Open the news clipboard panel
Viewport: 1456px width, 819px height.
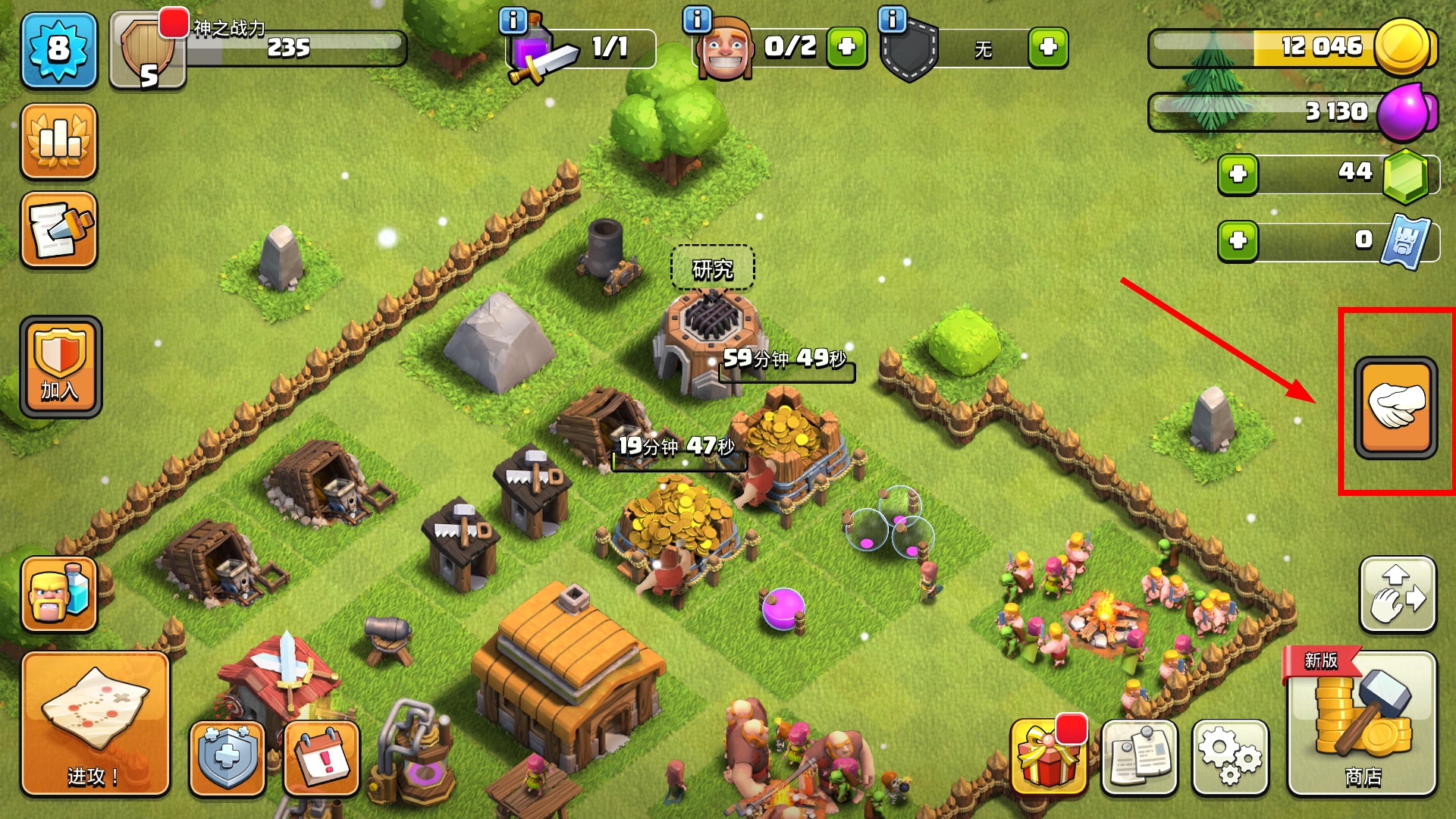pyautogui.click(x=1139, y=757)
